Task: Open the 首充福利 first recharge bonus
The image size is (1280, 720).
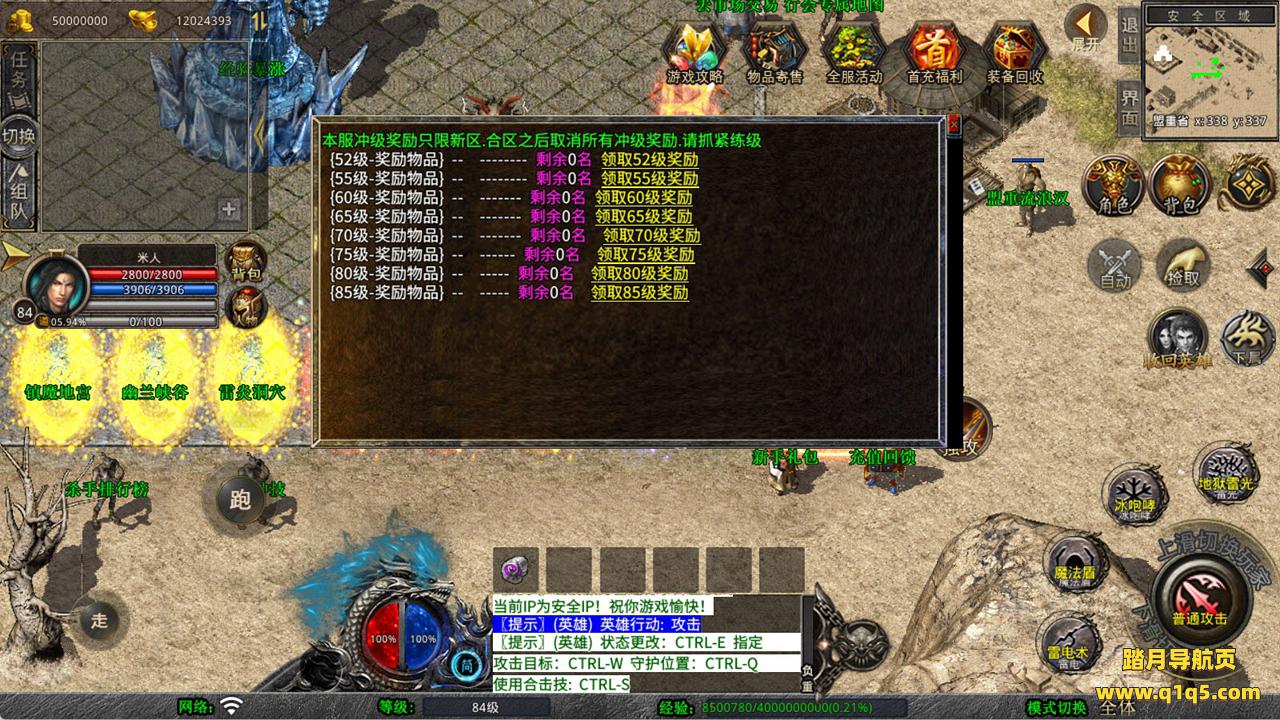Action: click(x=934, y=53)
